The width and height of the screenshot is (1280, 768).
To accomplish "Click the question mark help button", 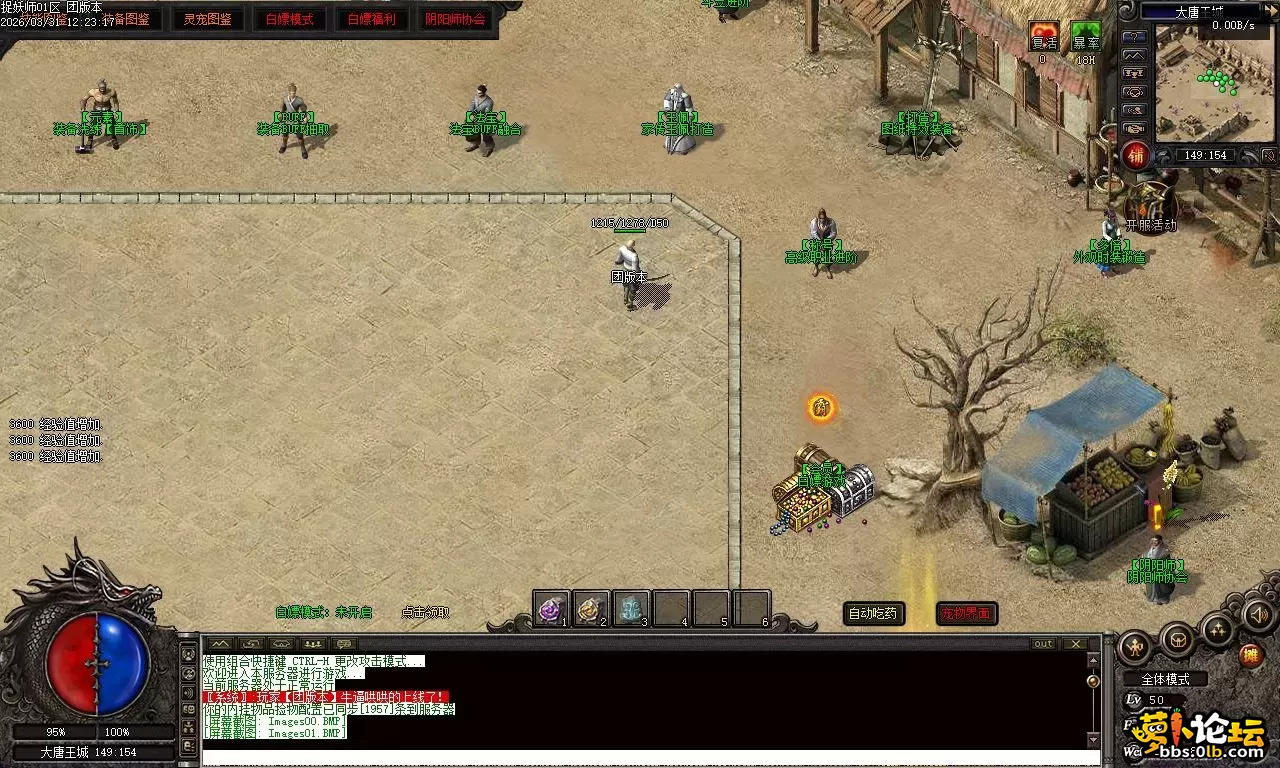I will (1134, 37).
